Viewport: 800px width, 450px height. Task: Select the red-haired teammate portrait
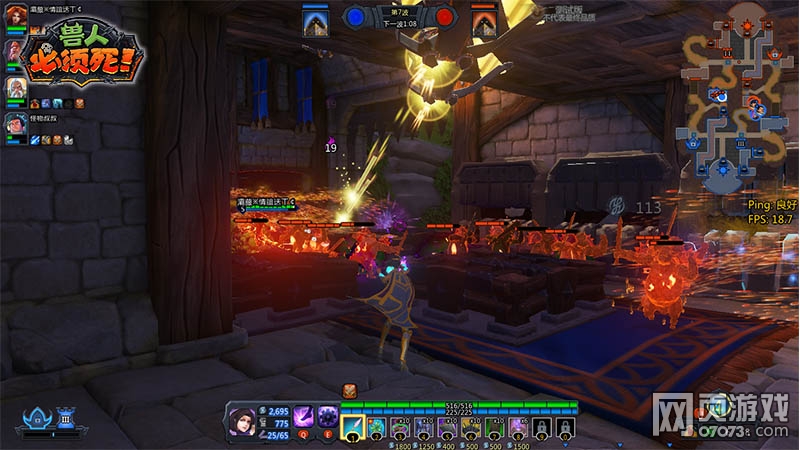(x=16, y=19)
